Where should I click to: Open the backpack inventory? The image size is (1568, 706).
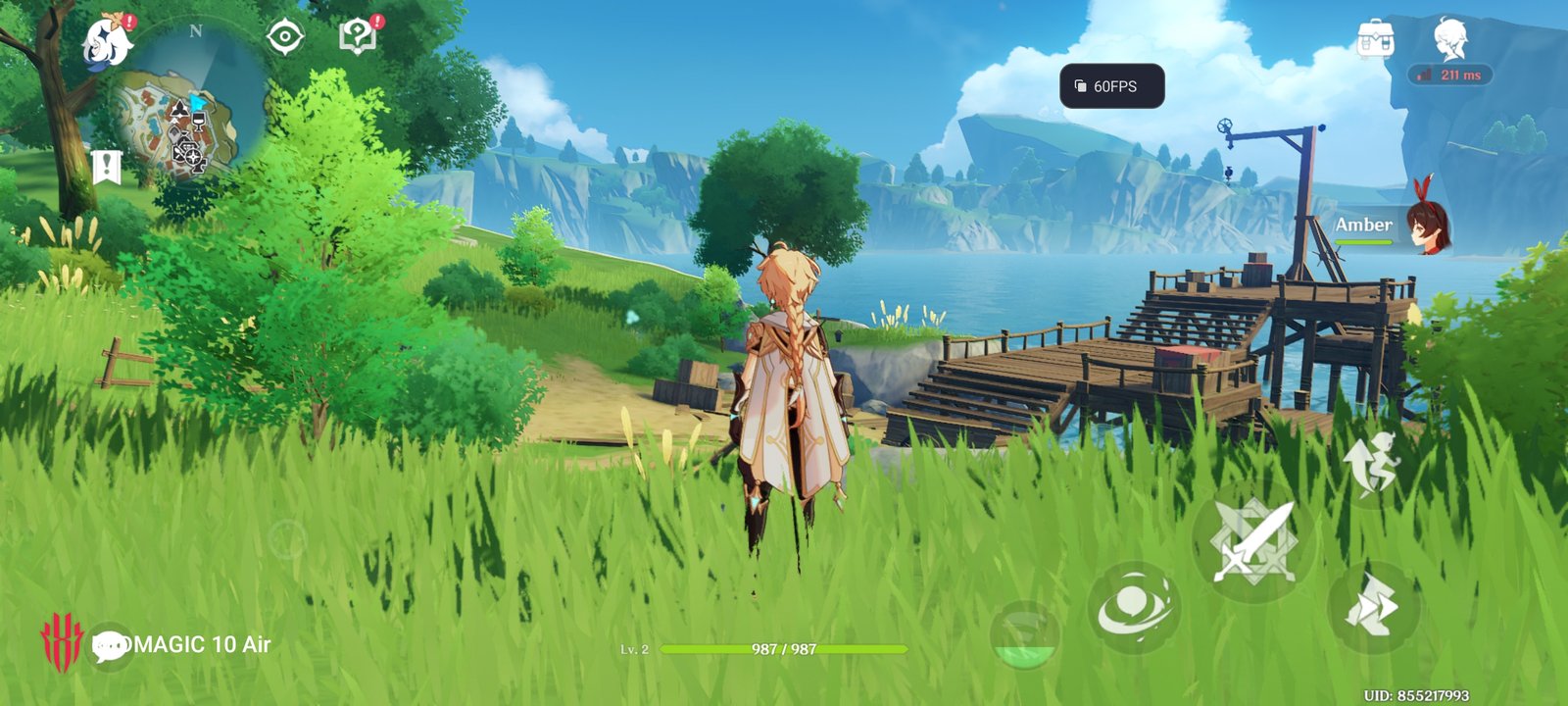pos(1376,41)
